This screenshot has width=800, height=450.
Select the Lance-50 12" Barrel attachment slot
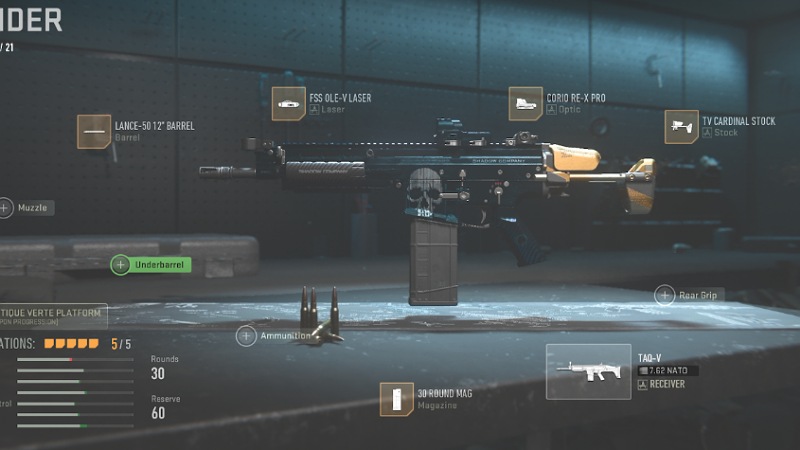point(94,132)
